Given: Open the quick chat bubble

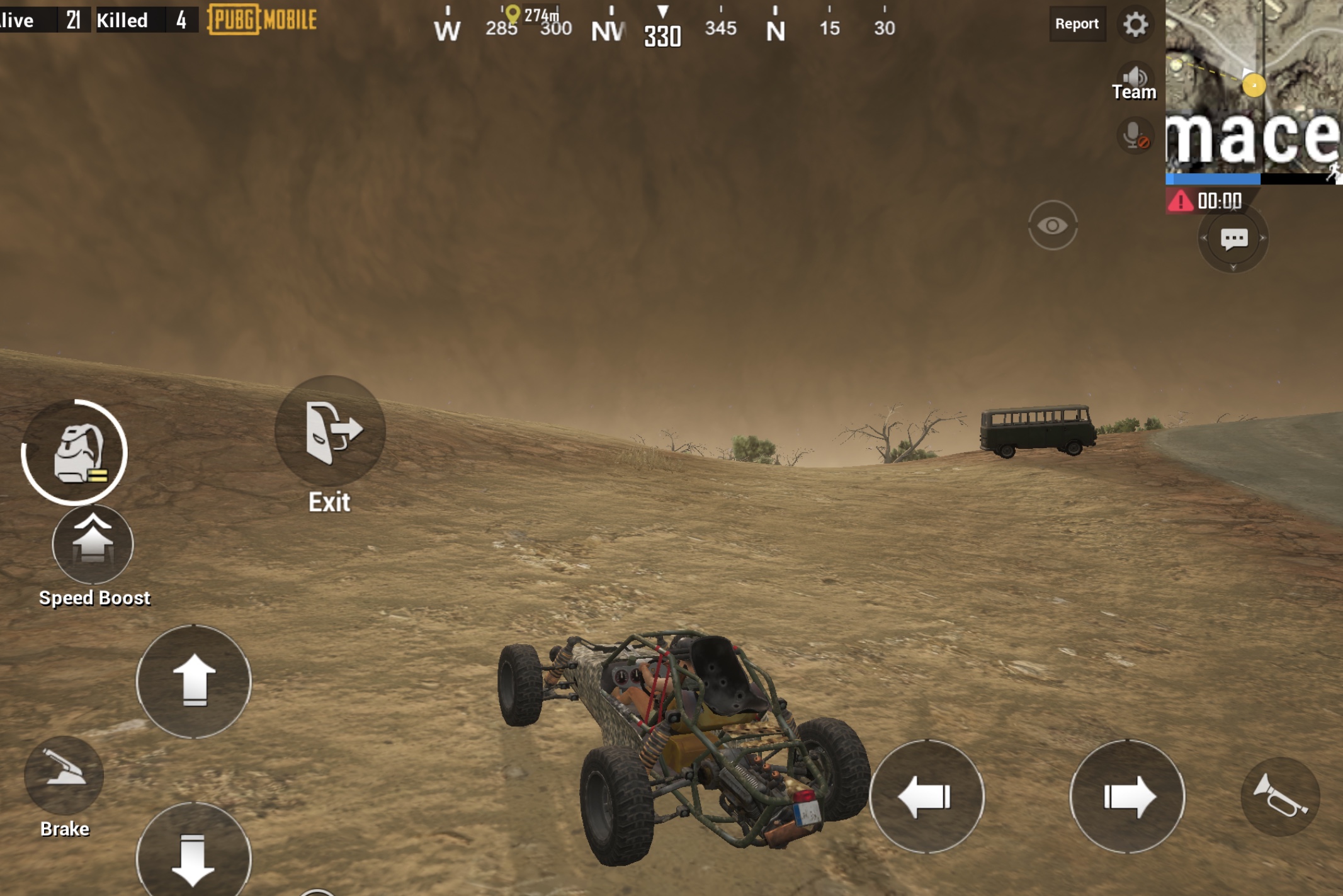Looking at the screenshot, I should click(1233, 239).
